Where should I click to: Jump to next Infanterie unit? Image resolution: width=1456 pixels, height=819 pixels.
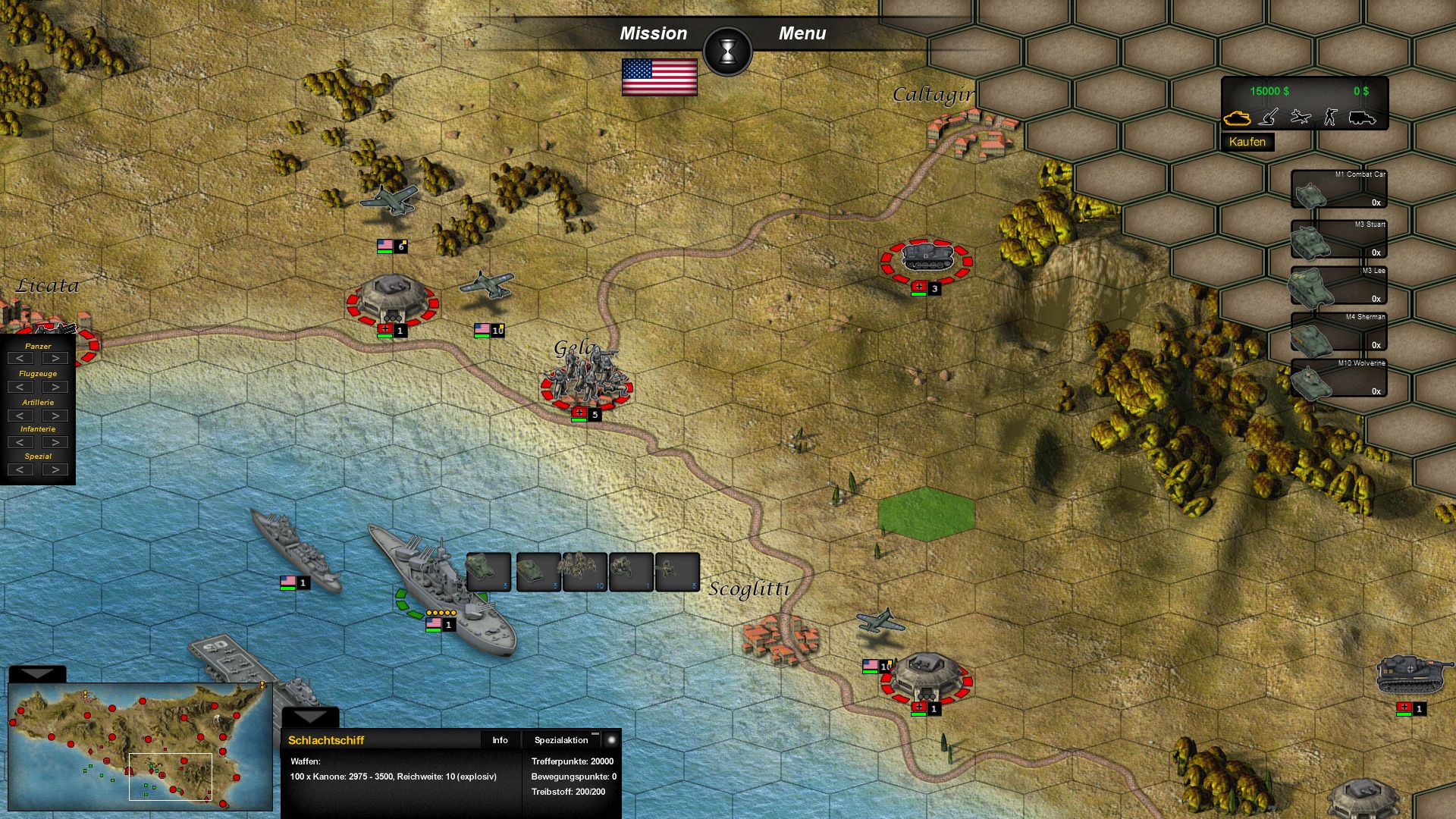[55, 442]
